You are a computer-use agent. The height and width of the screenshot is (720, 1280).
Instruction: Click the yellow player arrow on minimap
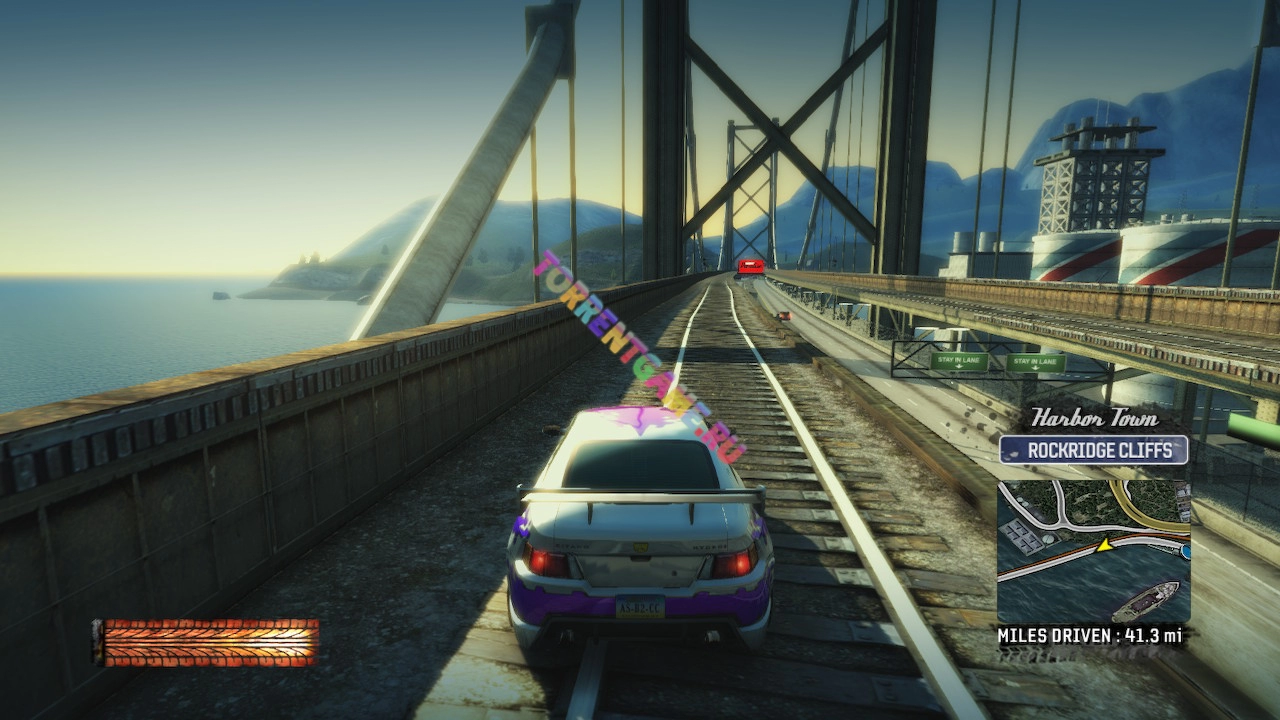click(1104, 545)
